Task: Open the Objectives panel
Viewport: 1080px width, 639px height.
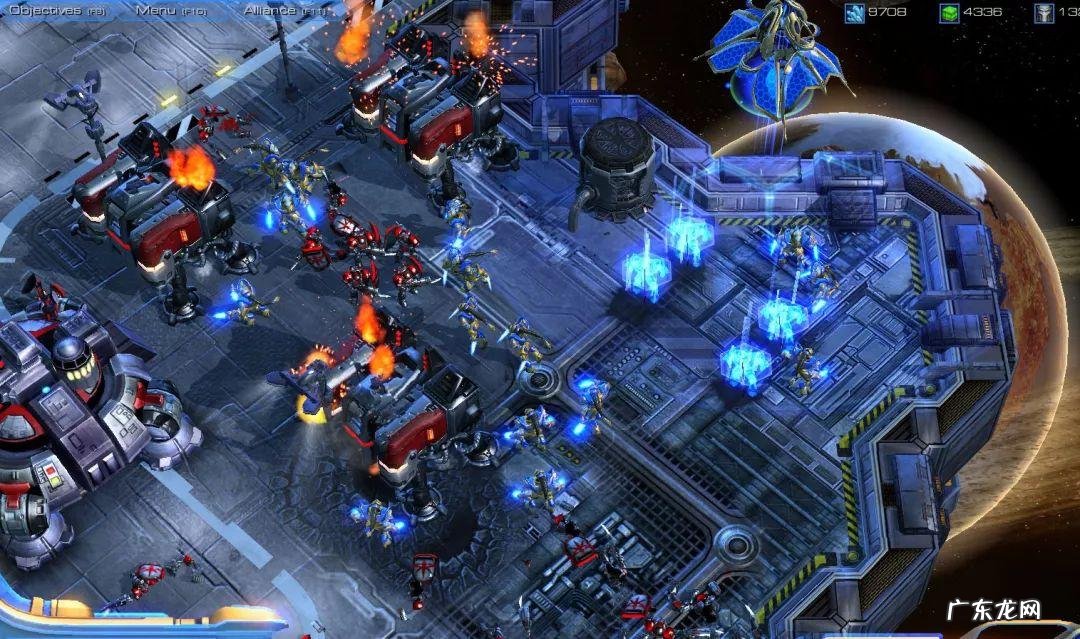Action: point(55,9)
